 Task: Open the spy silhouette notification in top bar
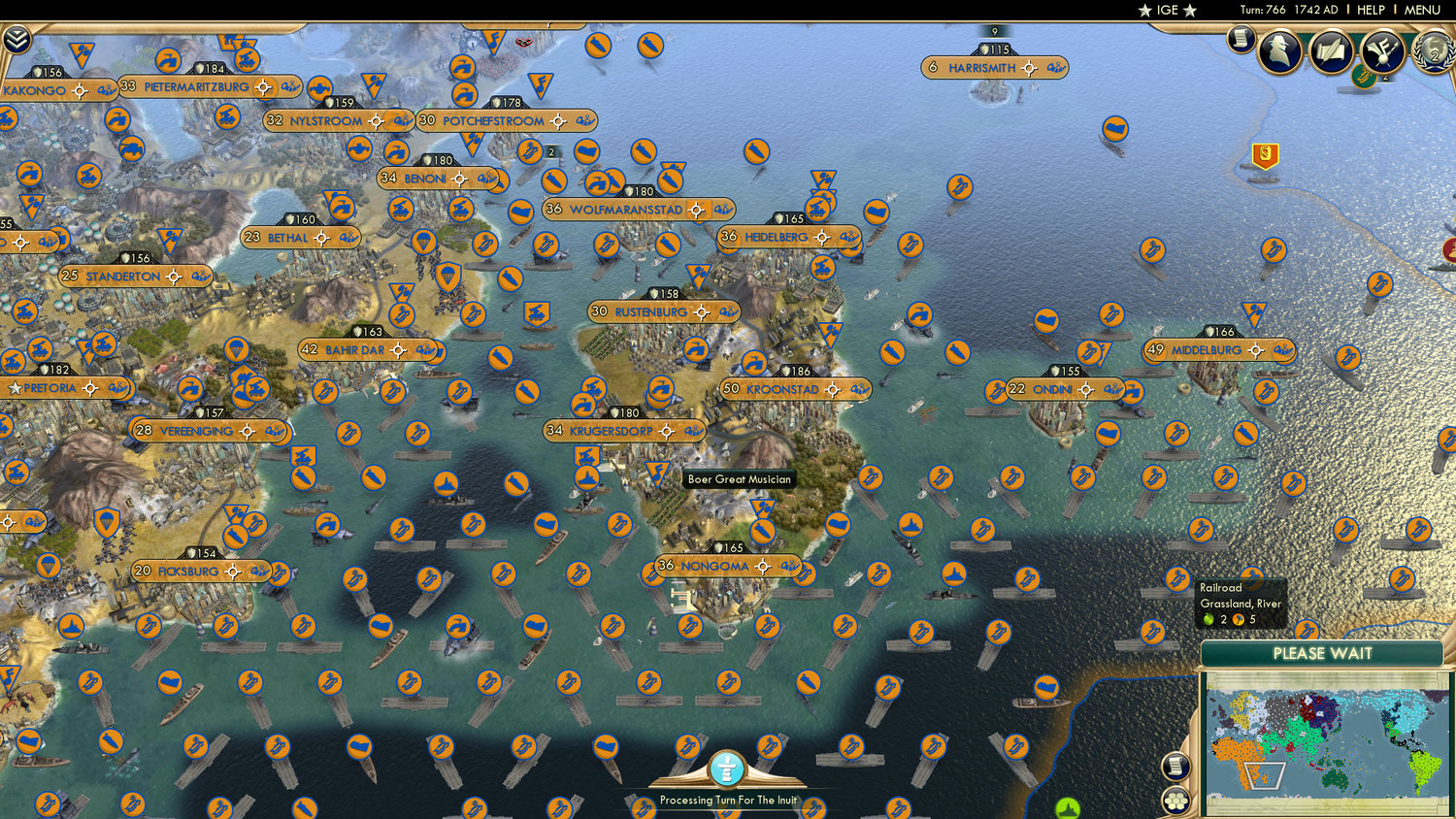pyautogui.click(x=1277, y=51)
